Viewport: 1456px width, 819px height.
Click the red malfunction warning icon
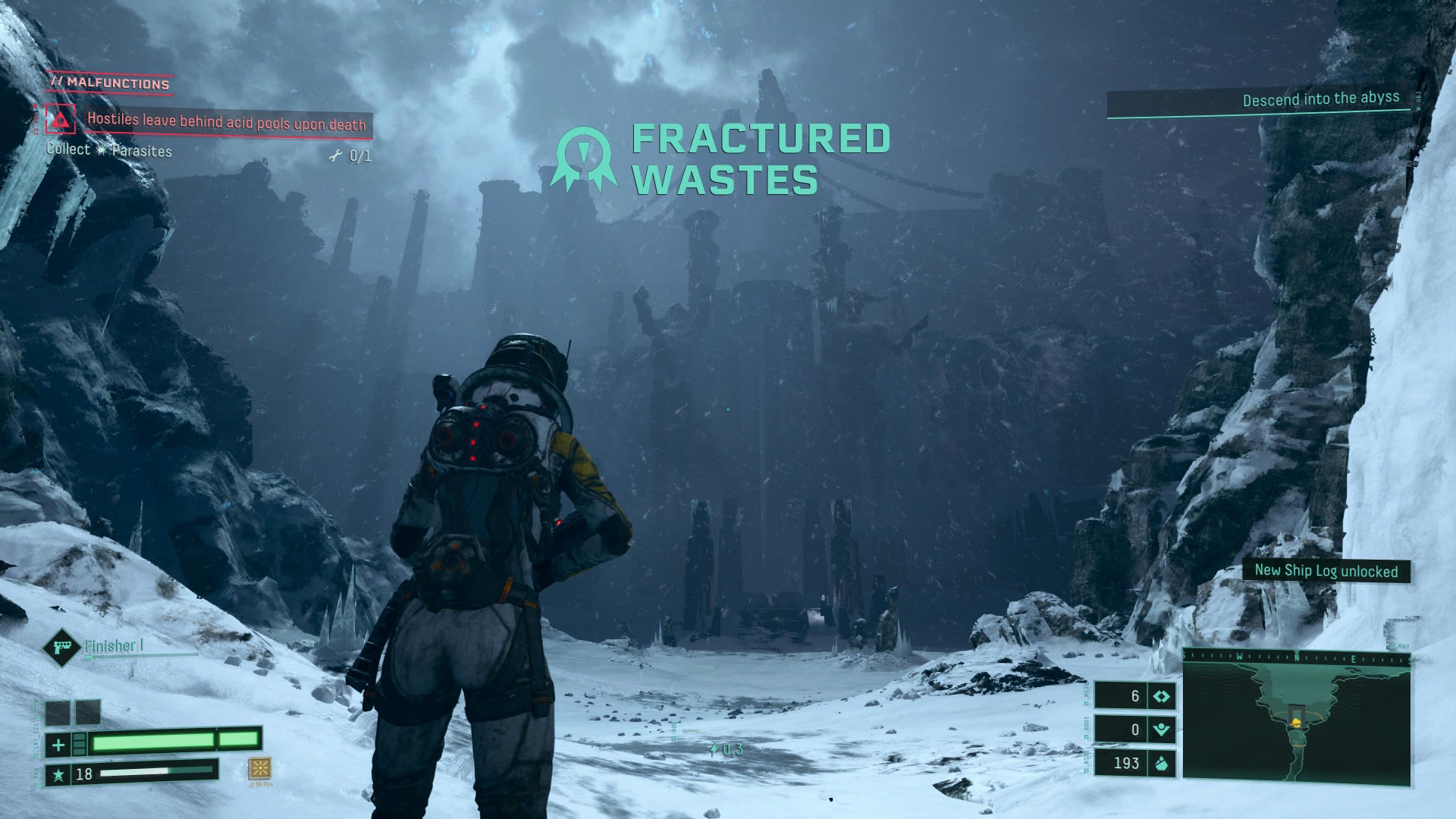point(60,120)
